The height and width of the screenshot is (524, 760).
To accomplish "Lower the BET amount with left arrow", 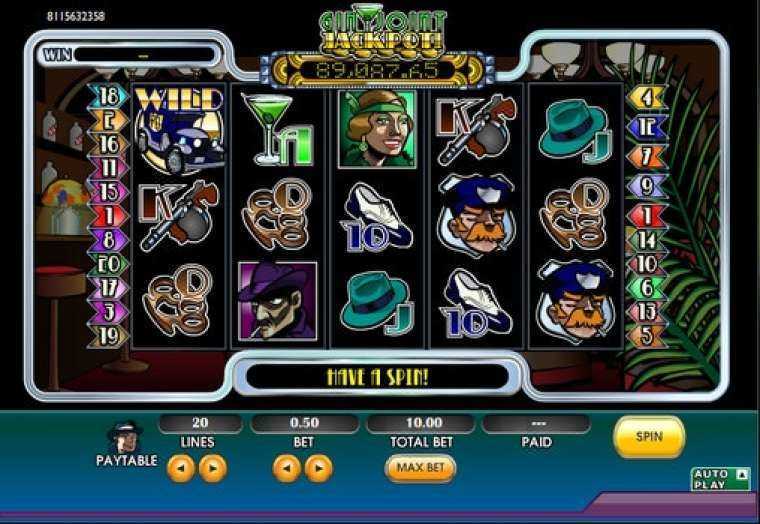I will pyautogui.click(x=286, y=468).
